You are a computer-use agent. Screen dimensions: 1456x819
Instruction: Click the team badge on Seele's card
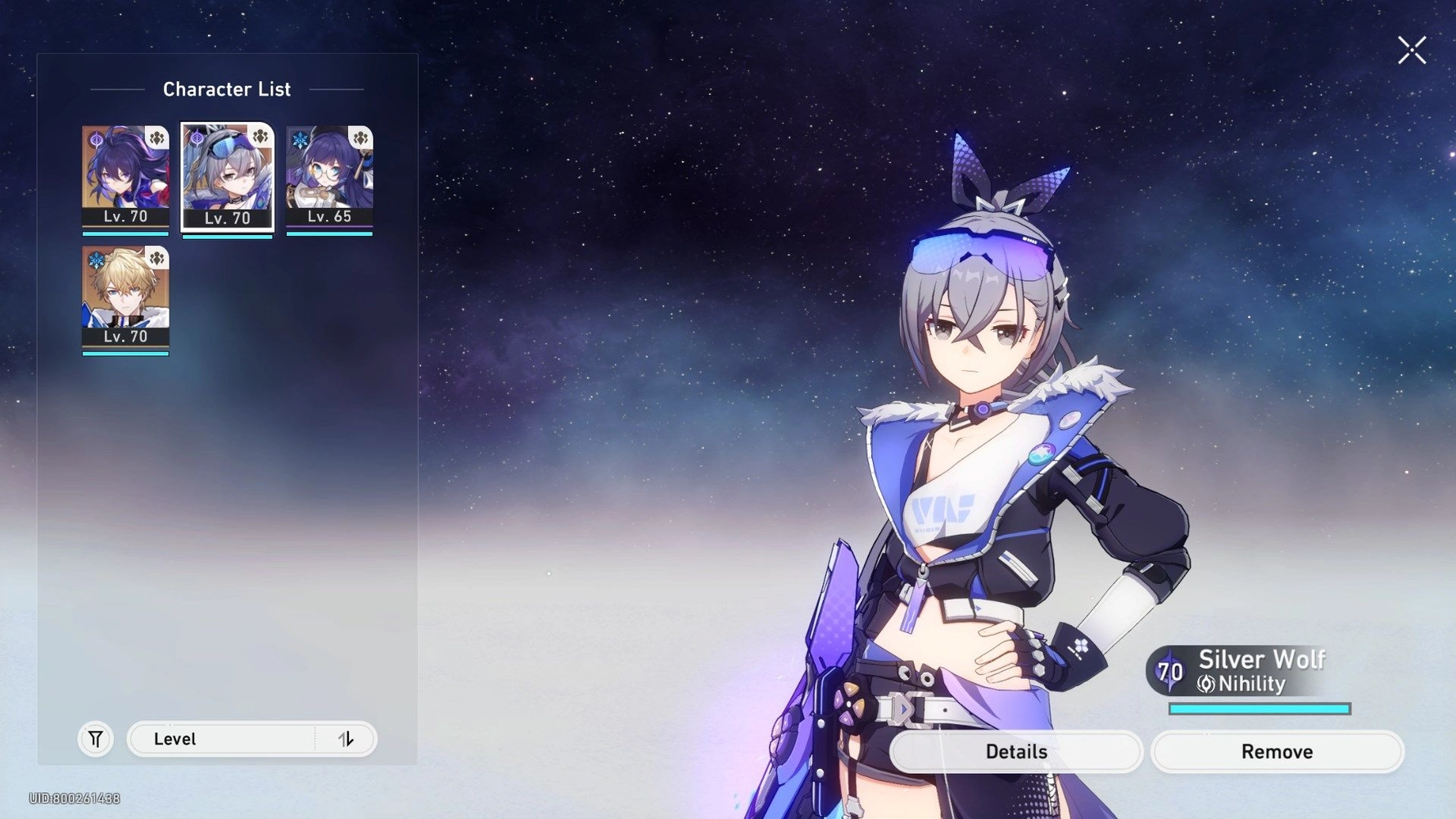coord(156,137)
